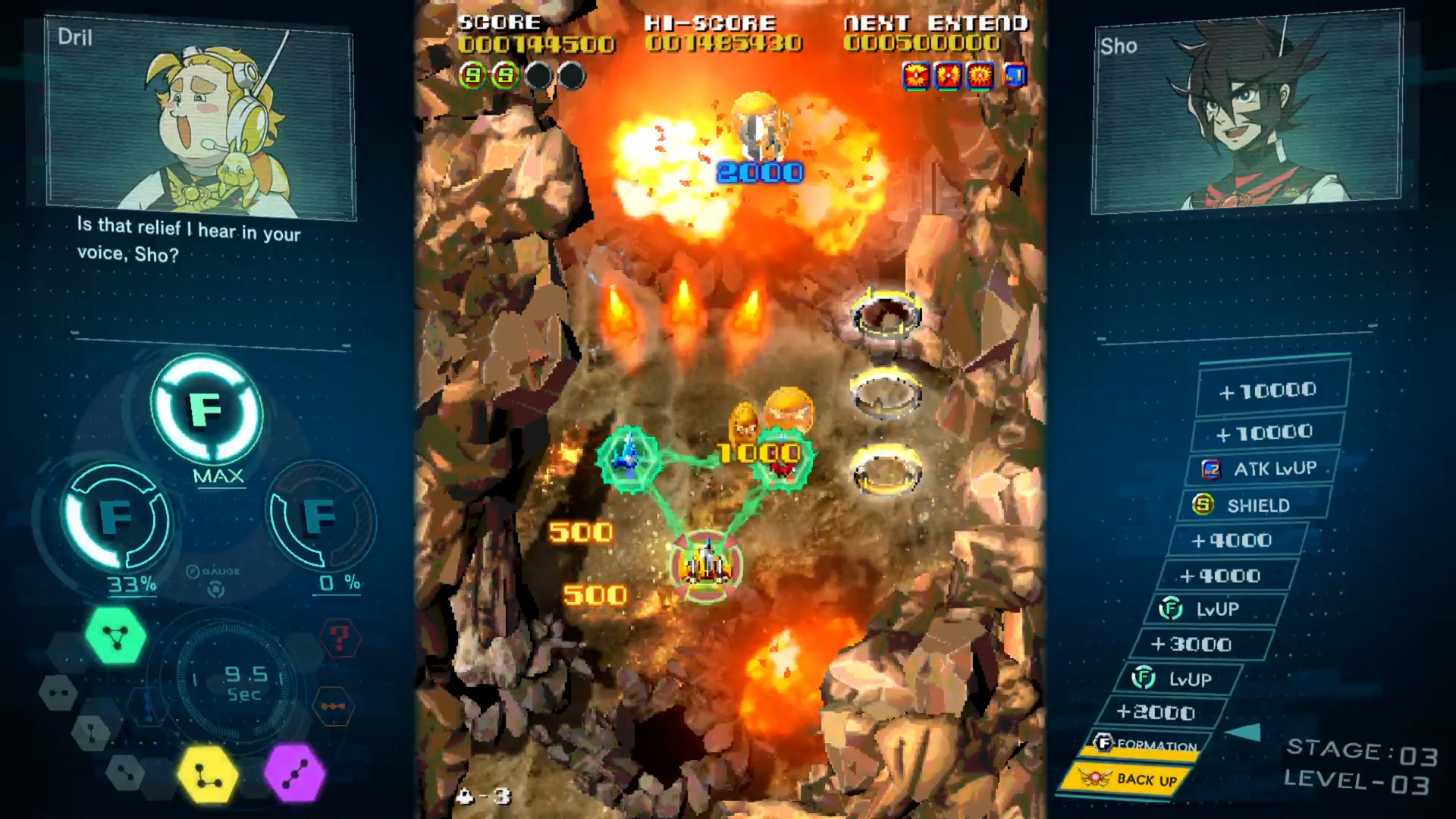Click the blue +1 power-up icon near NEXT EXTEND

pyautogui.click(x=1014, y=75)
